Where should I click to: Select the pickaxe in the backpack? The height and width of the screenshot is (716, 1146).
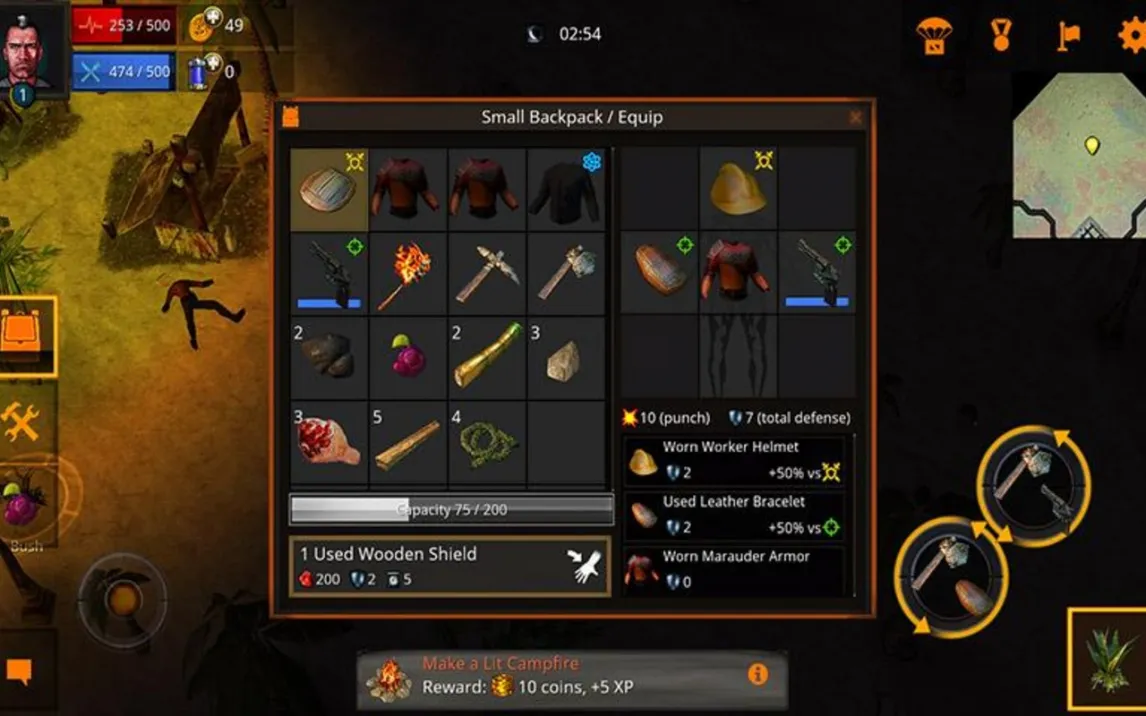tap(487, 273)
